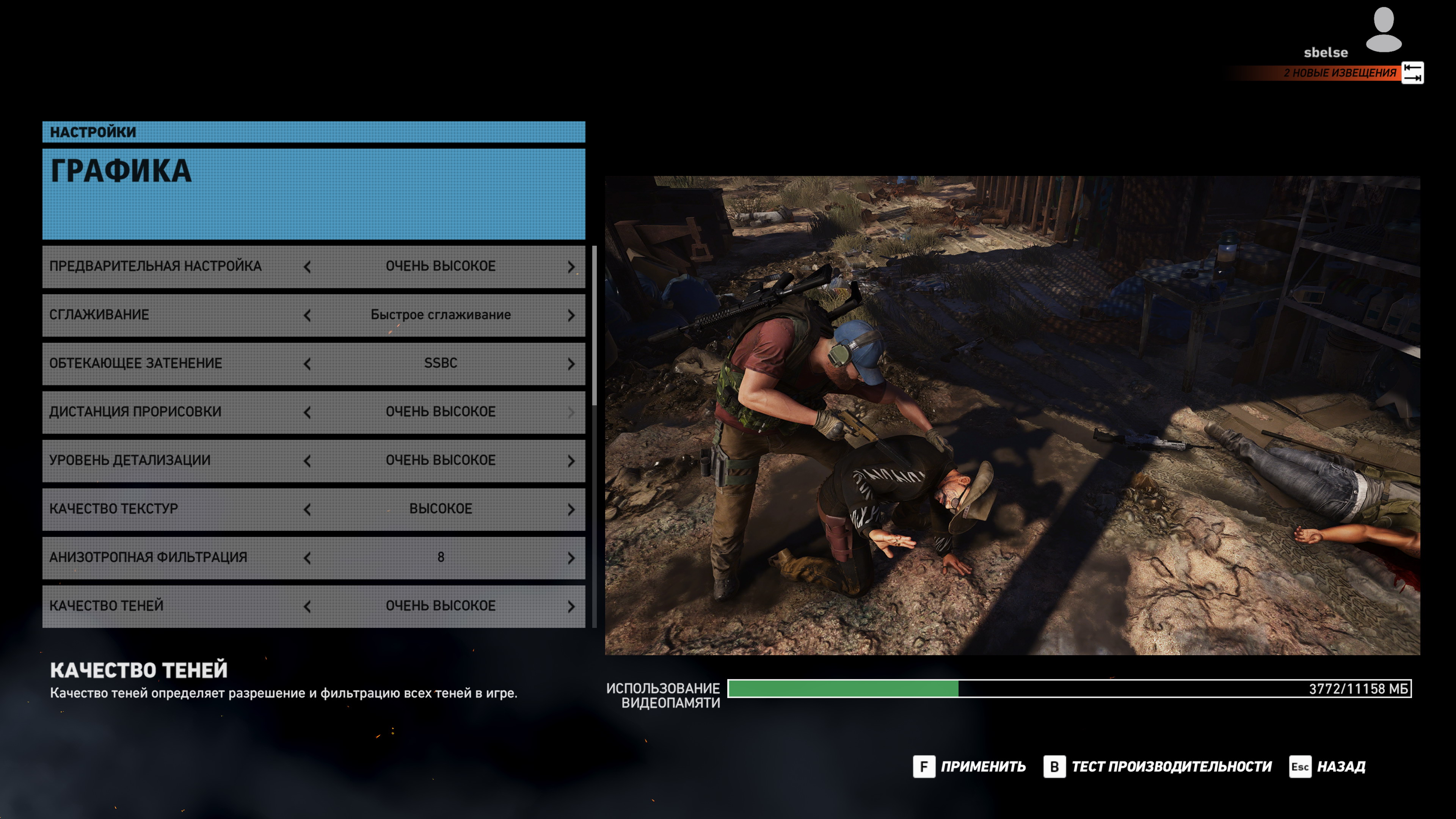
Task: Switch Сглаживание to the next option
Action: (x=571, y=315)
